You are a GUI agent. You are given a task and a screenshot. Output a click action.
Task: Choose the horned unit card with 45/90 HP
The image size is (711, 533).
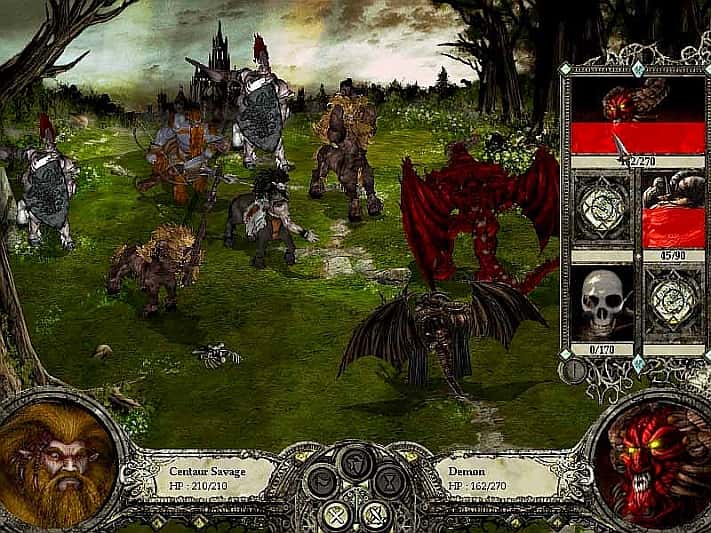(x=675, y=209)
